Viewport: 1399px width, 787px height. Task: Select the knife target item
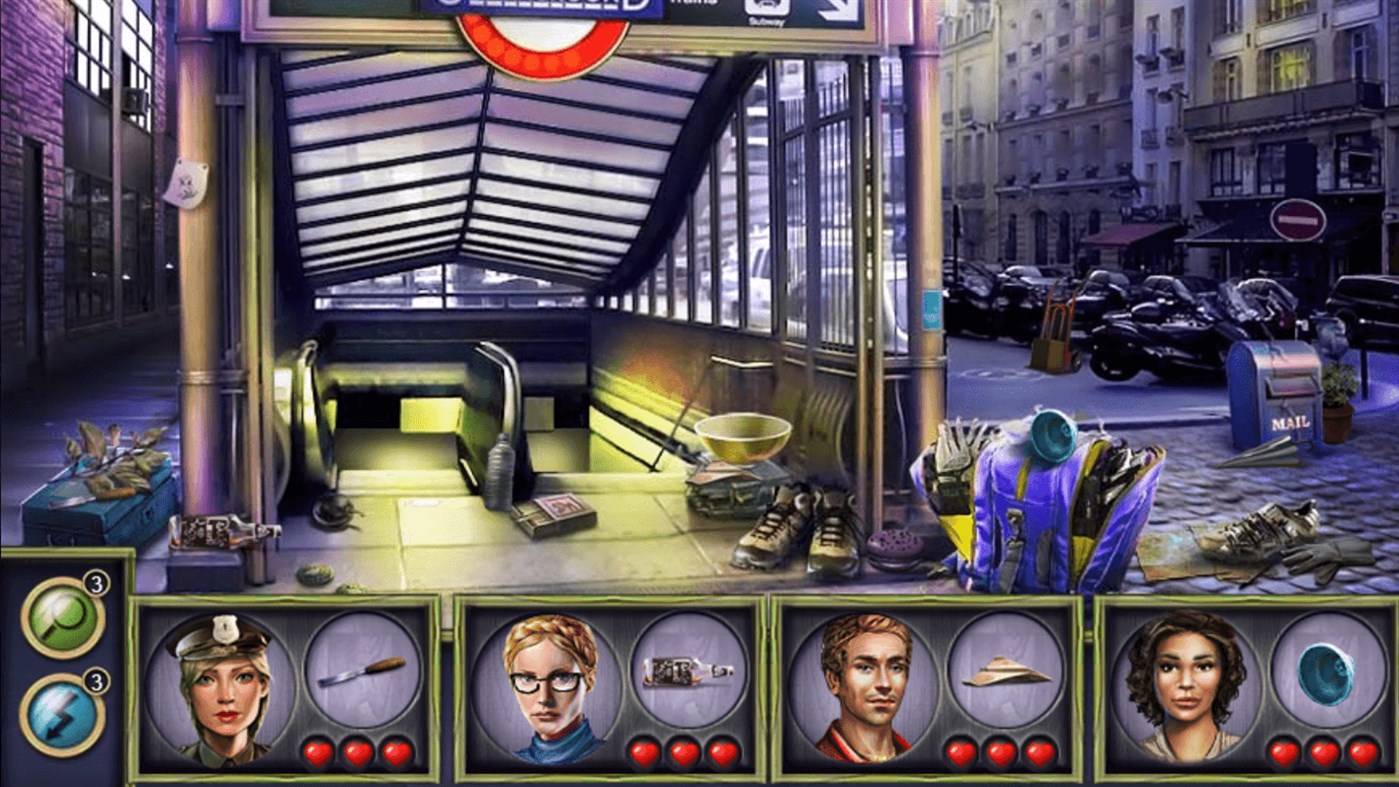(366, 672)
